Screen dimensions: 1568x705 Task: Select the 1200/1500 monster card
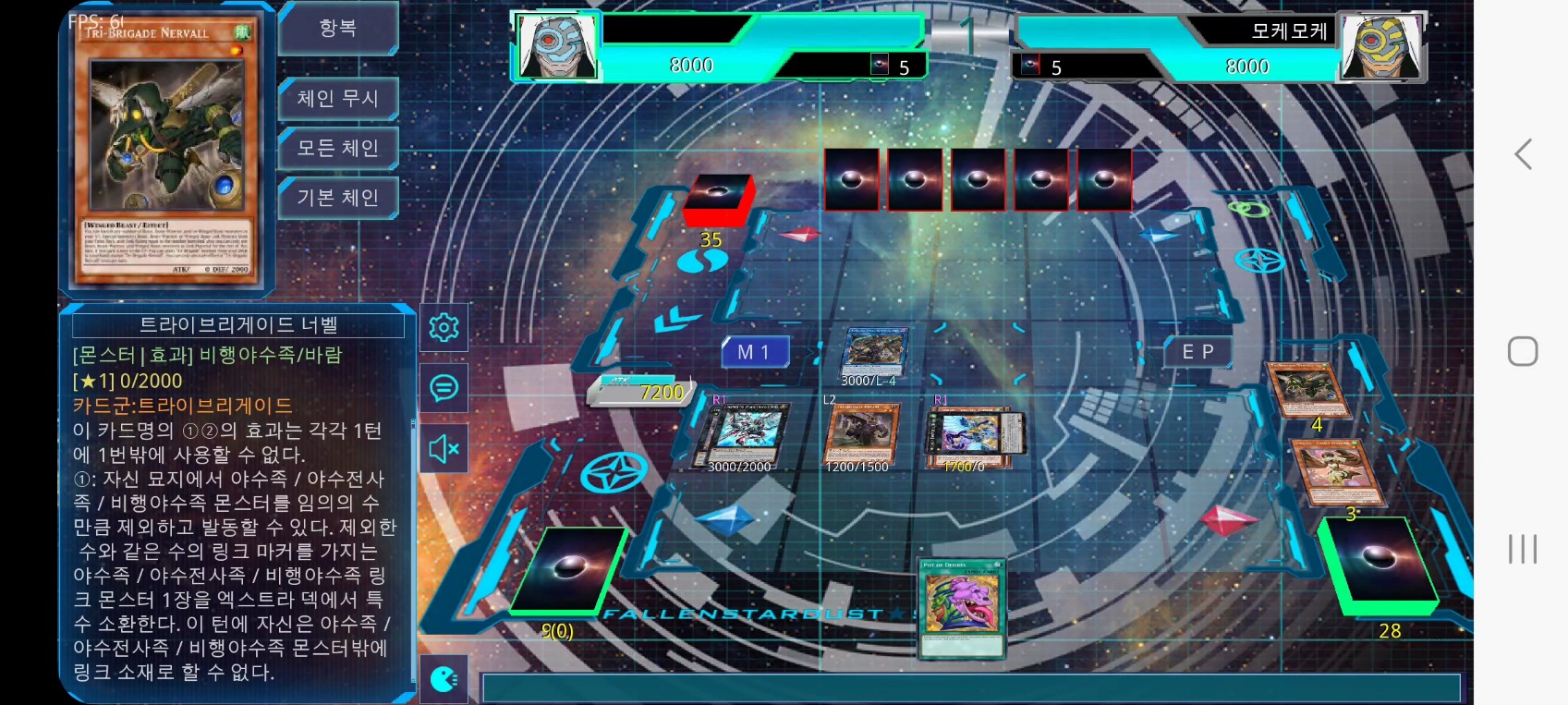click(859, 433)
